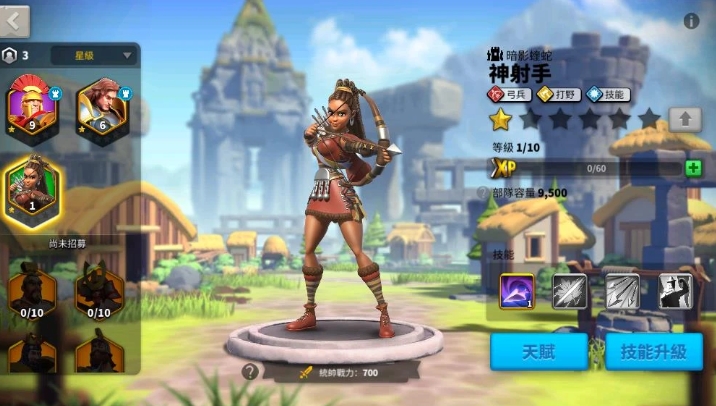Click the question mark beside 統帥戰力
The width and height of the screenshot is (716, 406).
click(250, 372)
